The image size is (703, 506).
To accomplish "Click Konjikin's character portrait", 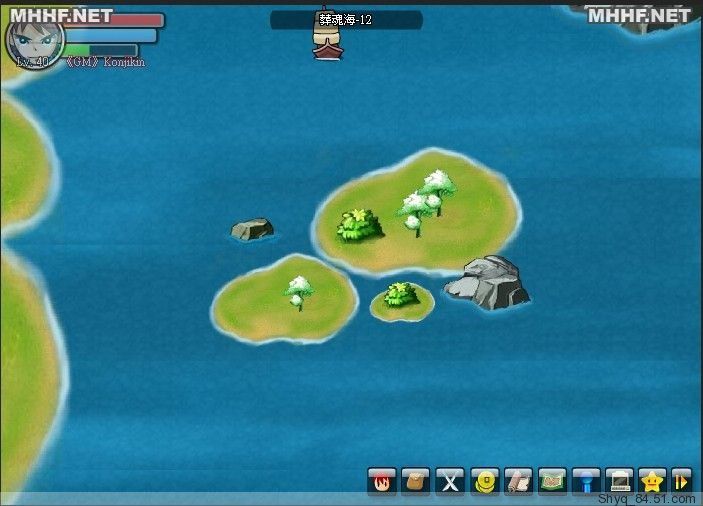I will pos(35,38).
